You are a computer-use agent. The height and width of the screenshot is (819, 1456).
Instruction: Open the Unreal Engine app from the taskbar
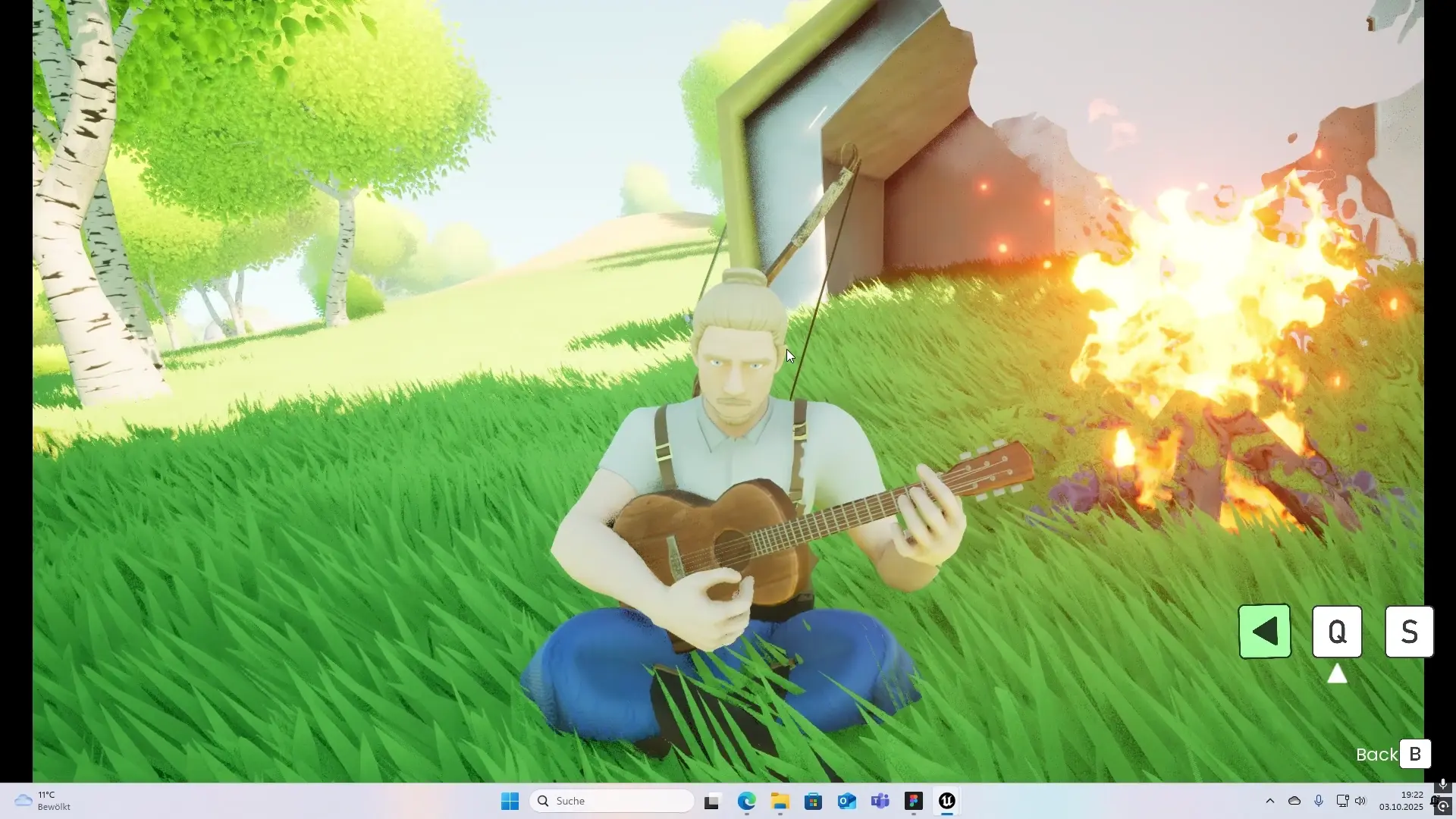point(946,800)
